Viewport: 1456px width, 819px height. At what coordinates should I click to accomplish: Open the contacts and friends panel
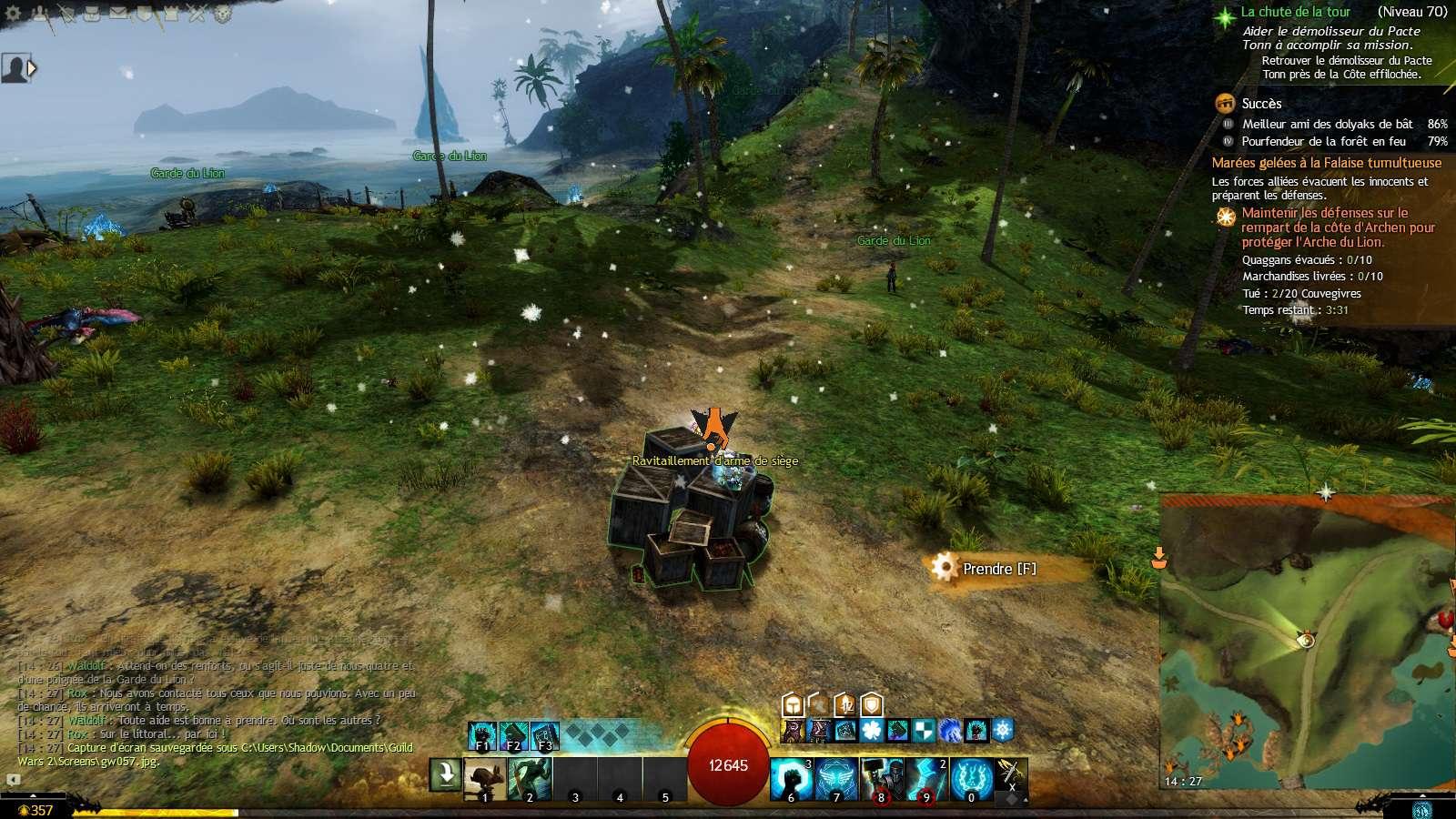(39, 14)
